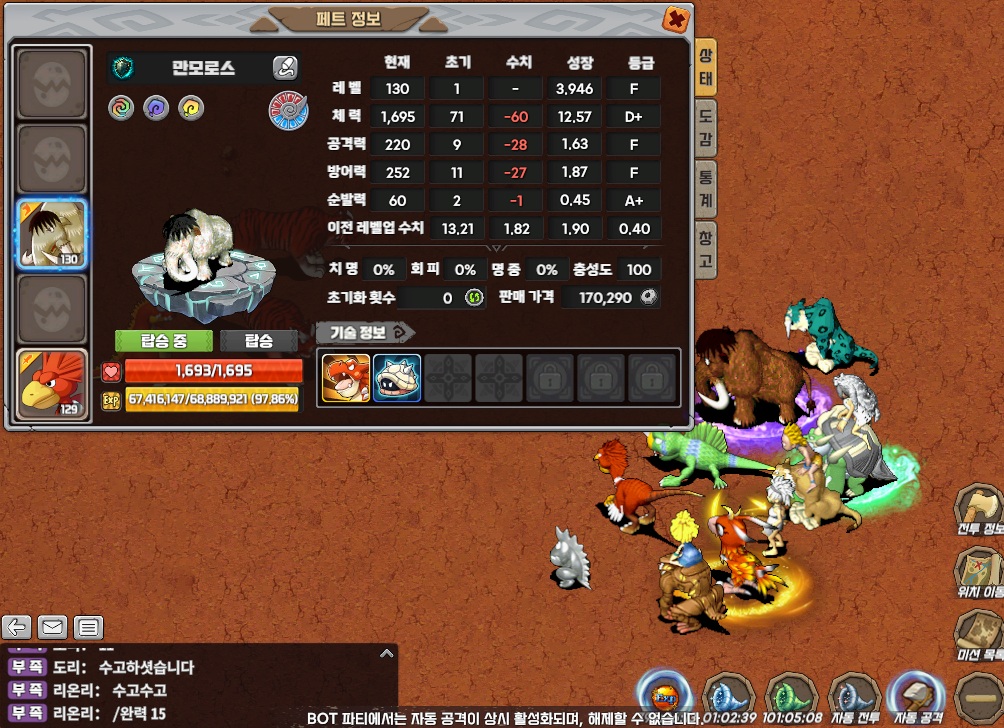The image size is (1004, 728).
Task: Click the green stat reset icon
Action: coord(475,298)
